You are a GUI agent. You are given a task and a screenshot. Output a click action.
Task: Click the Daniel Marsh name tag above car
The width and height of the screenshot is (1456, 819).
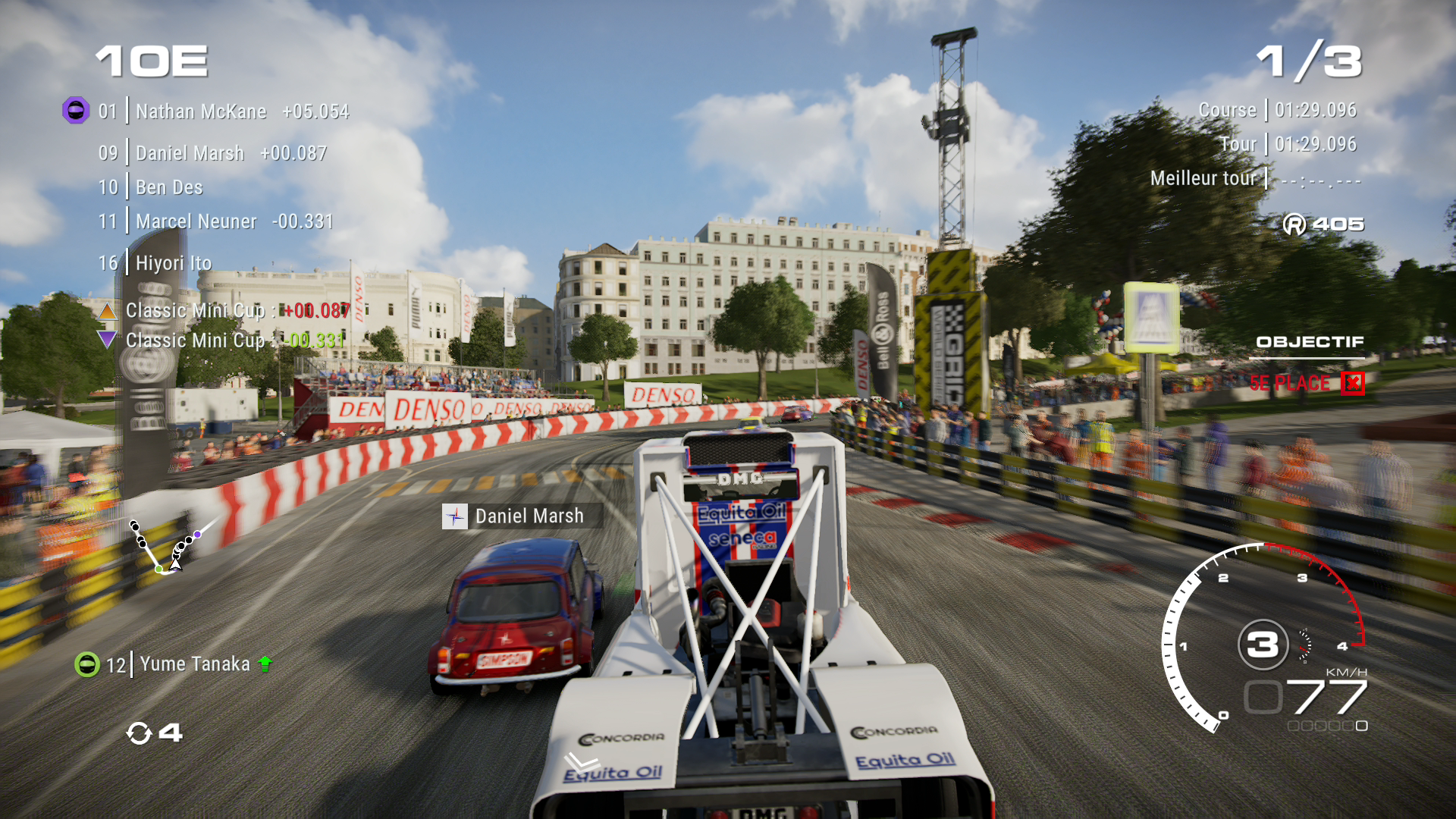point(522,516)
